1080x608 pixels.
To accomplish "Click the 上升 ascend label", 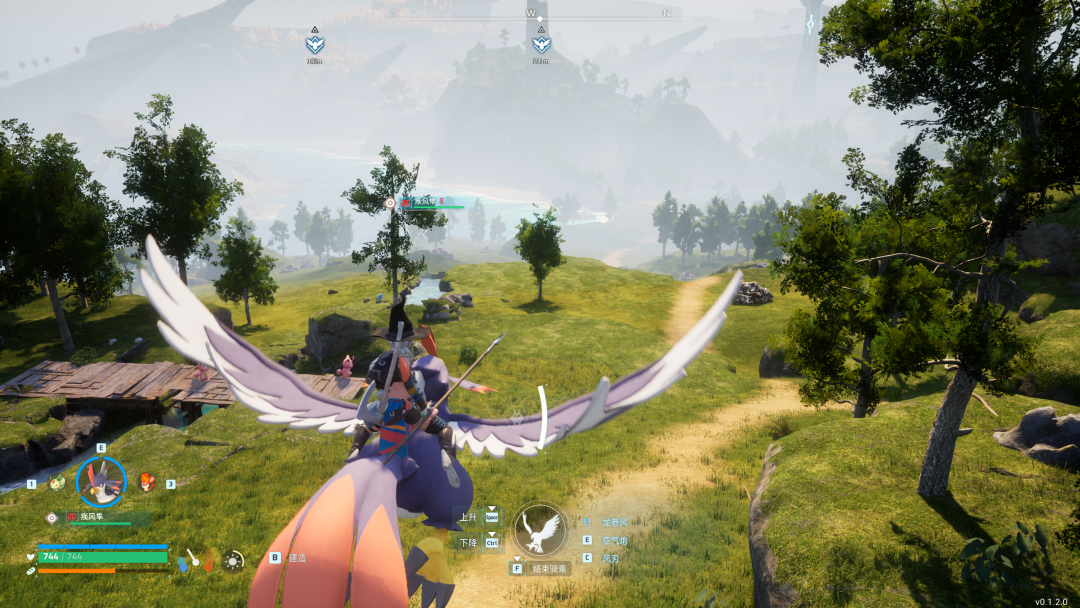I will pos(469,517).
